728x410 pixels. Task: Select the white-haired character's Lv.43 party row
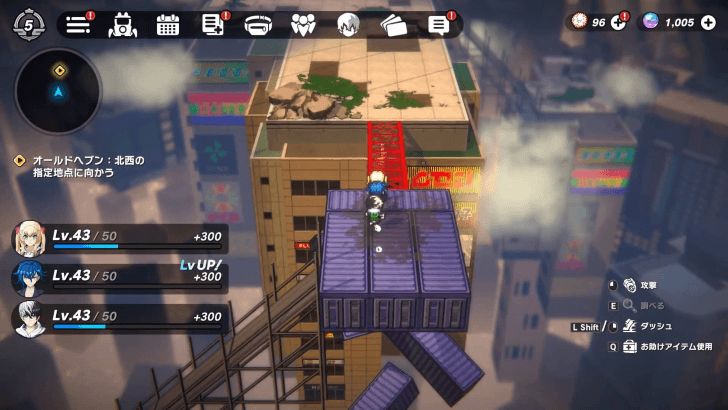click(120, 318)
